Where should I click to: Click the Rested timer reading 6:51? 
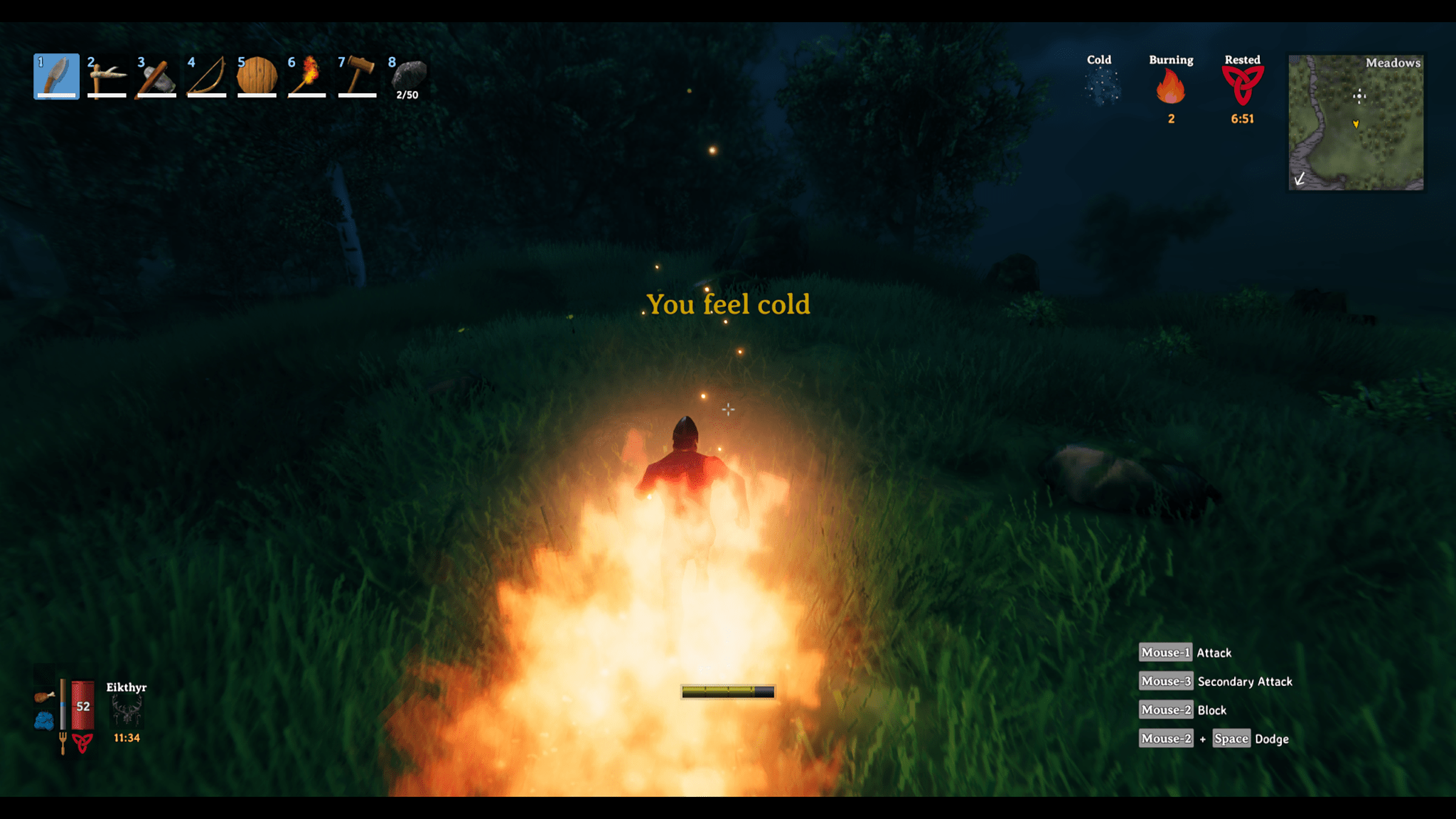[x=1241, y=120]
